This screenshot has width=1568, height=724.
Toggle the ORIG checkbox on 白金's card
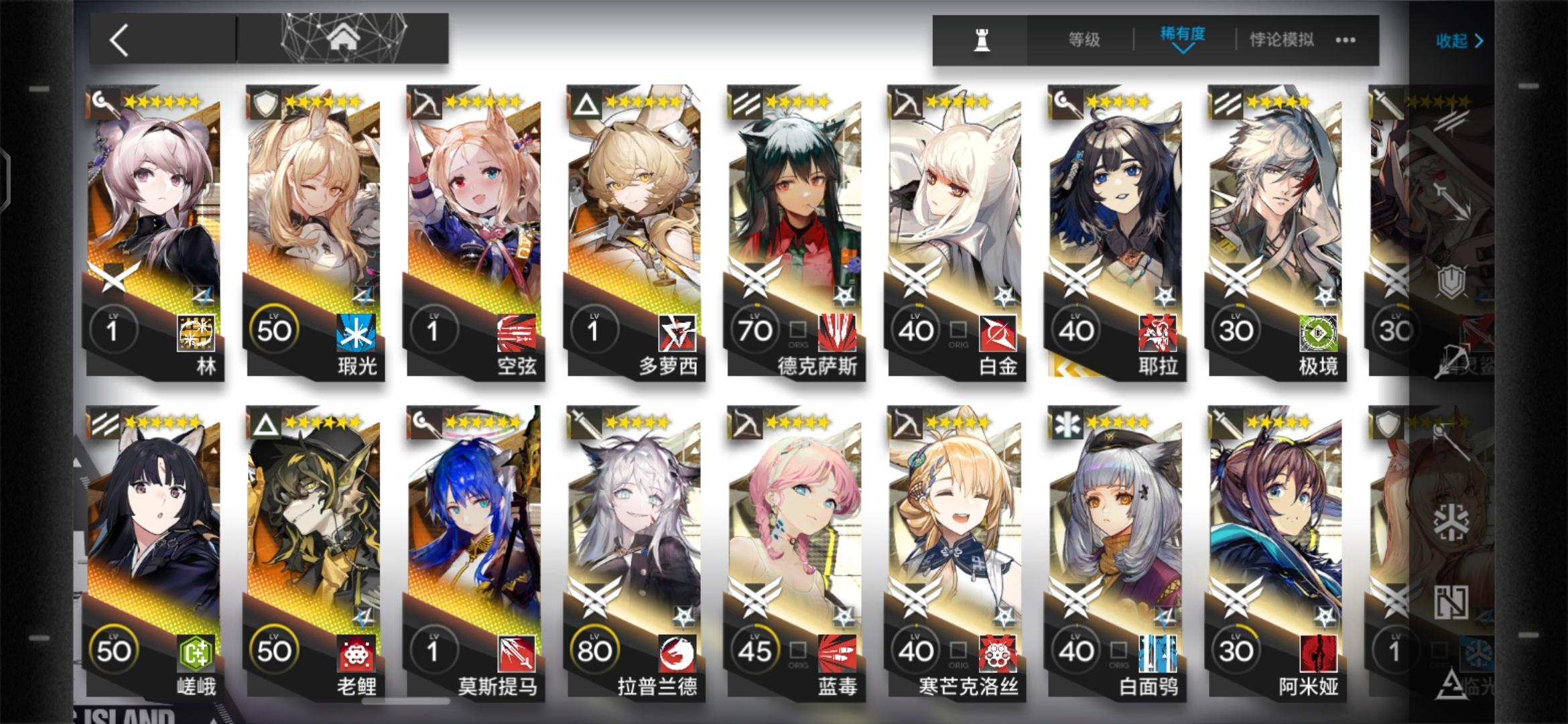[x=958, y=328]
